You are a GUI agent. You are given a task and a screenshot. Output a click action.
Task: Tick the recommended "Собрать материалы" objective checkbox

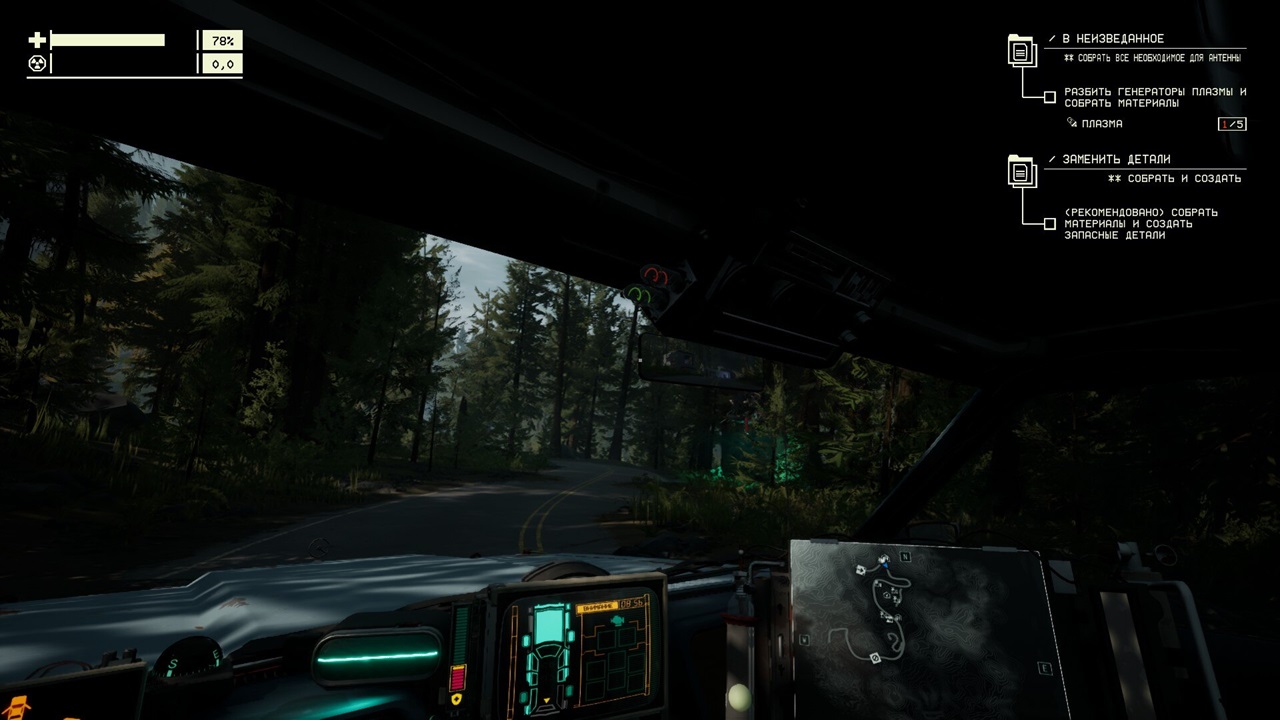(x=1049, y=224)
